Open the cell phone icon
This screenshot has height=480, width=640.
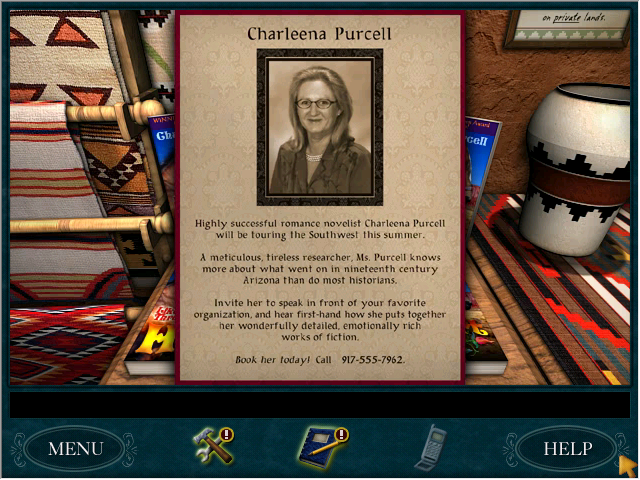tap(431, 446)
